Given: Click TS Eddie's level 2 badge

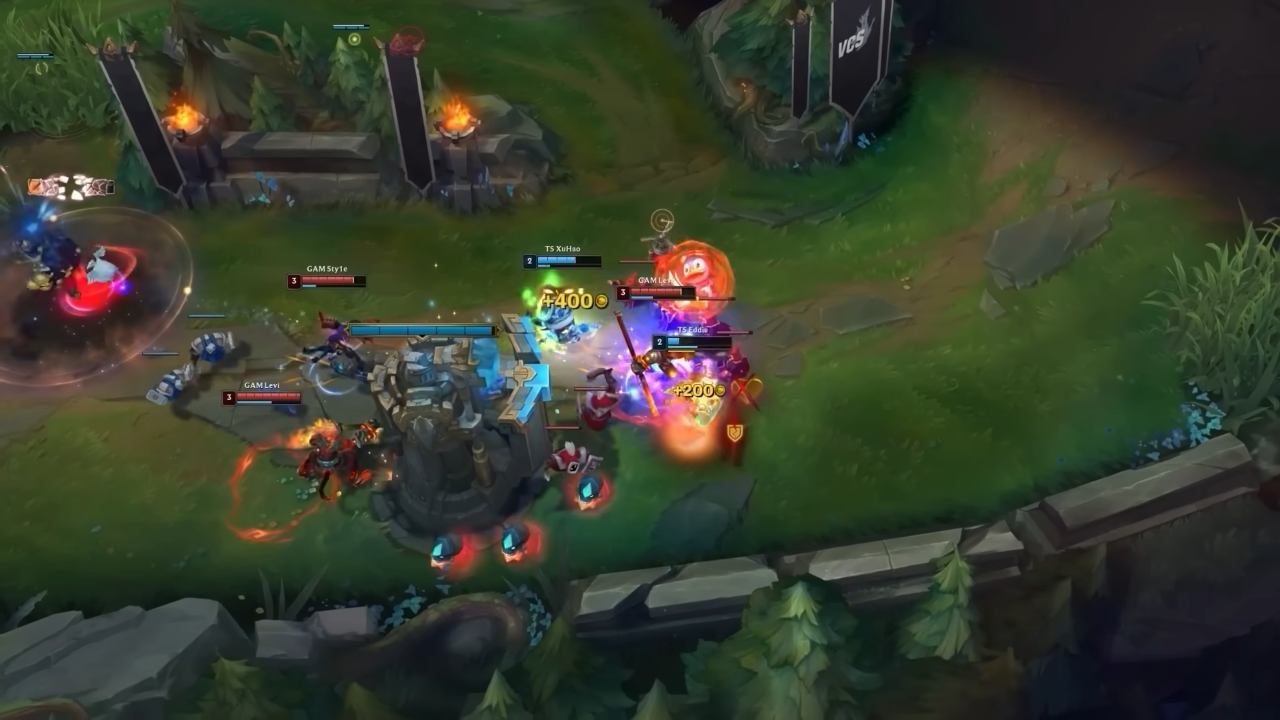Looking at the screenshot, I should pos(659,342).
